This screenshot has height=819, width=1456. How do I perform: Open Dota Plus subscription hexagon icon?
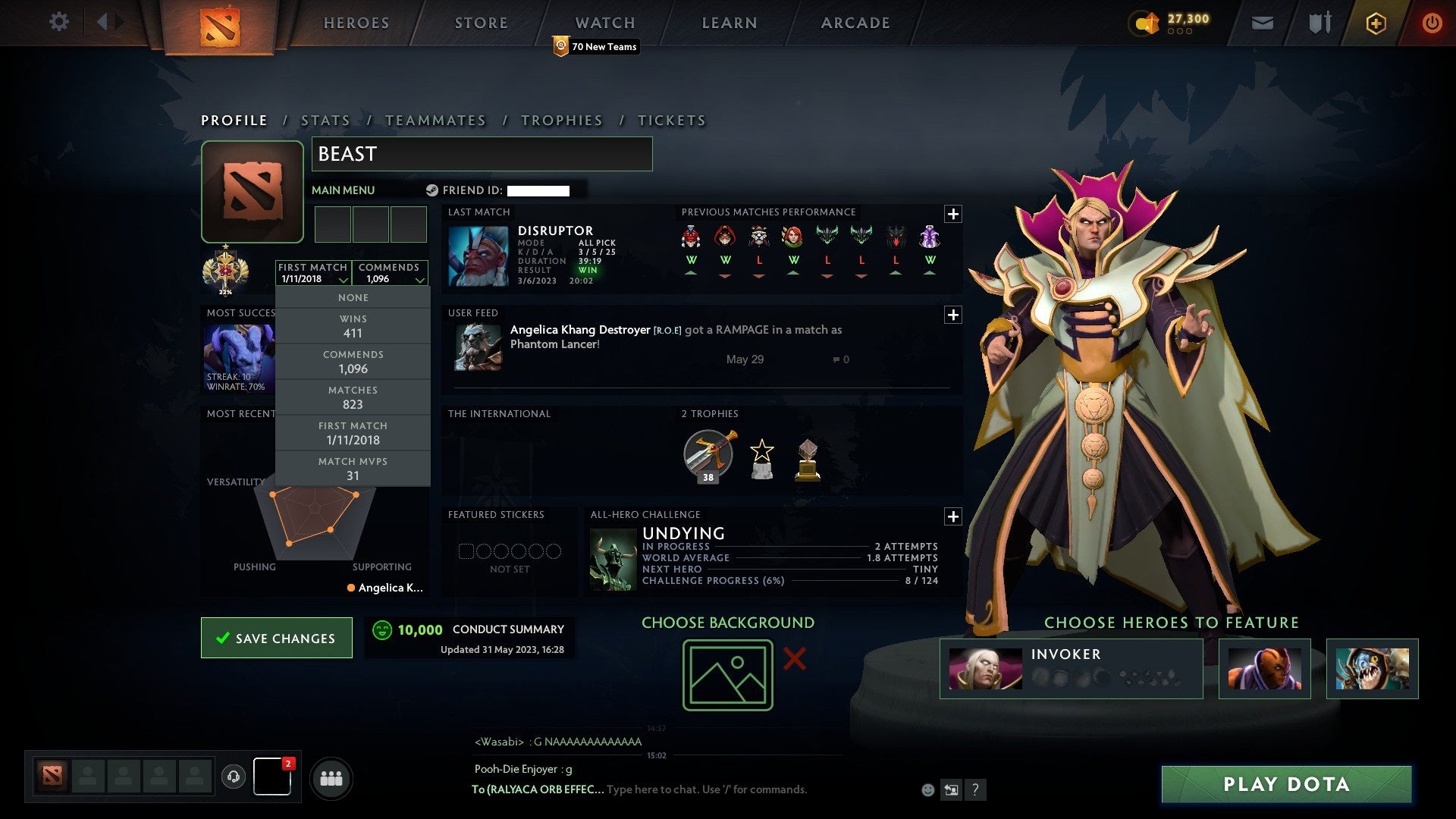(x=1376, y=23)
